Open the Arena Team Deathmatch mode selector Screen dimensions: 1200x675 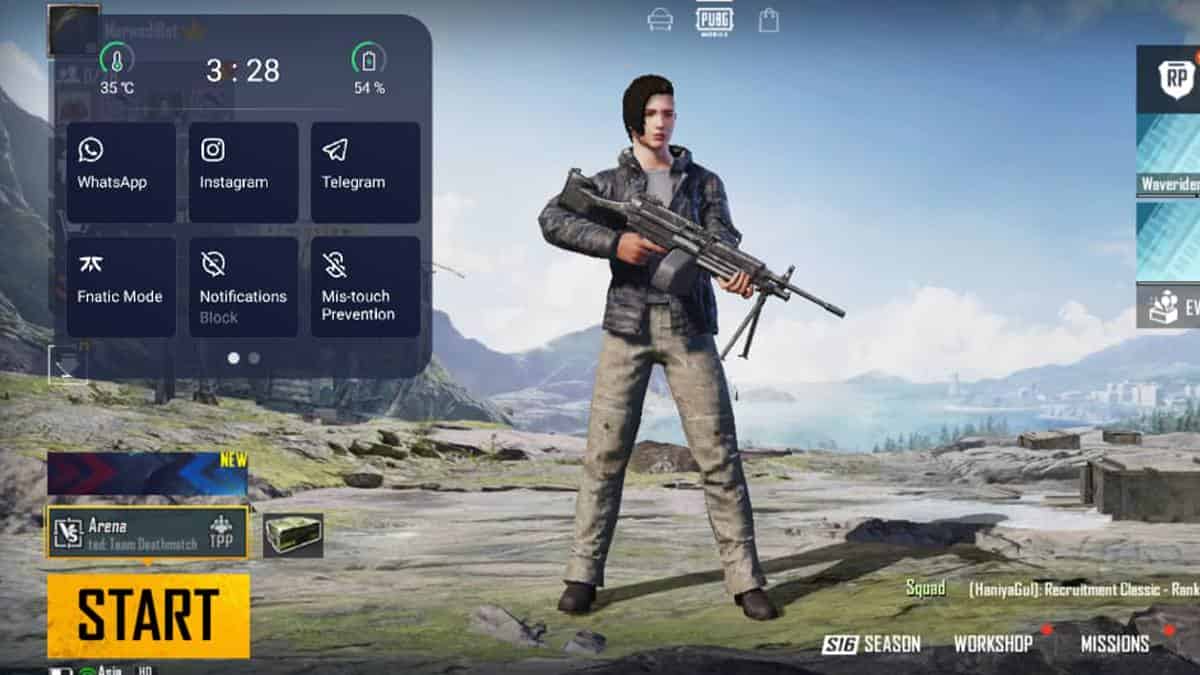click(147, 532)
